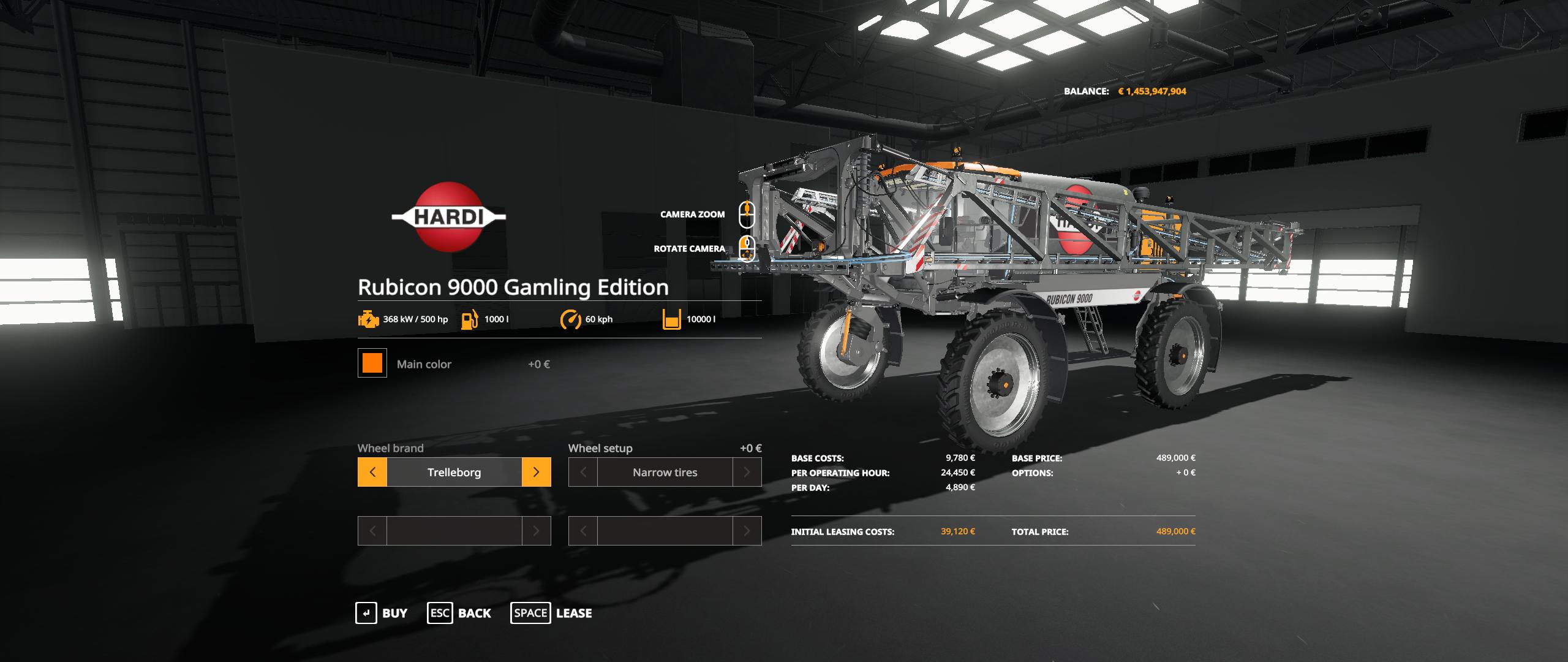Lease the Rubicon 9000 sprayer
Viewport: 1568px width, 662px height.
tap(551, 613)
